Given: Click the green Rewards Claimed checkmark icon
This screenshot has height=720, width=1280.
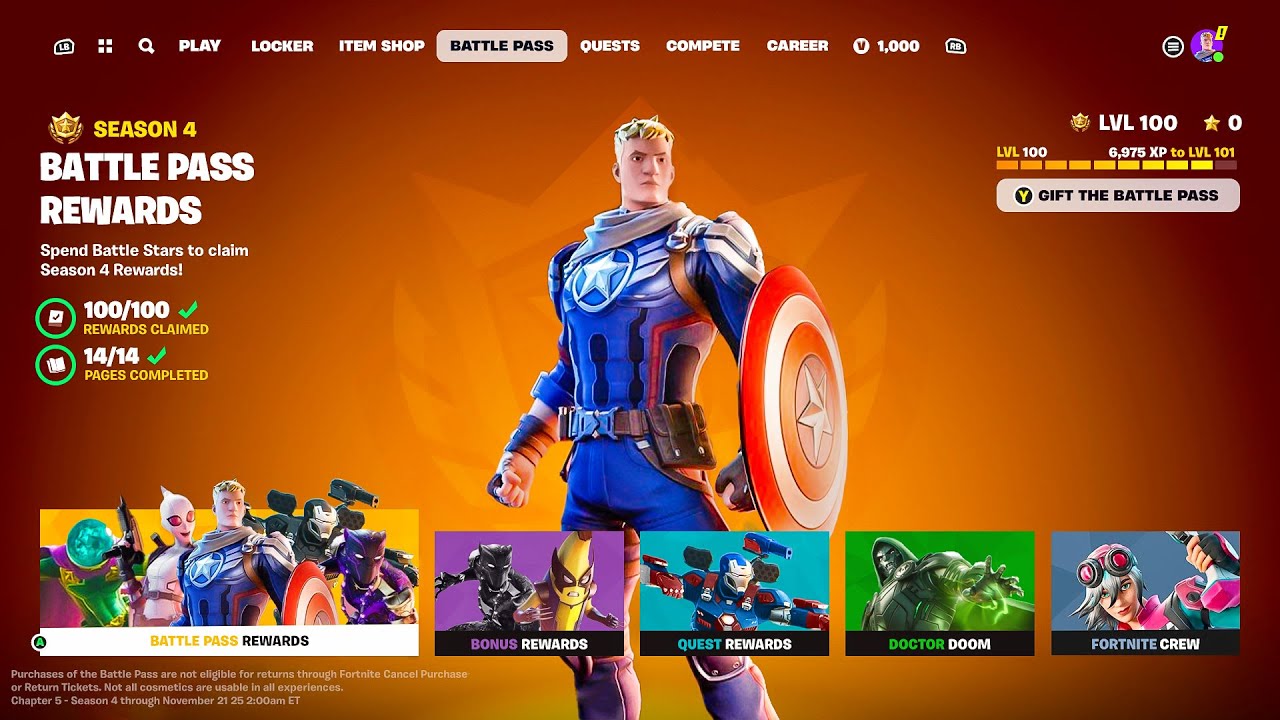Looking at the screenshot, I should (x=55, y=317).
